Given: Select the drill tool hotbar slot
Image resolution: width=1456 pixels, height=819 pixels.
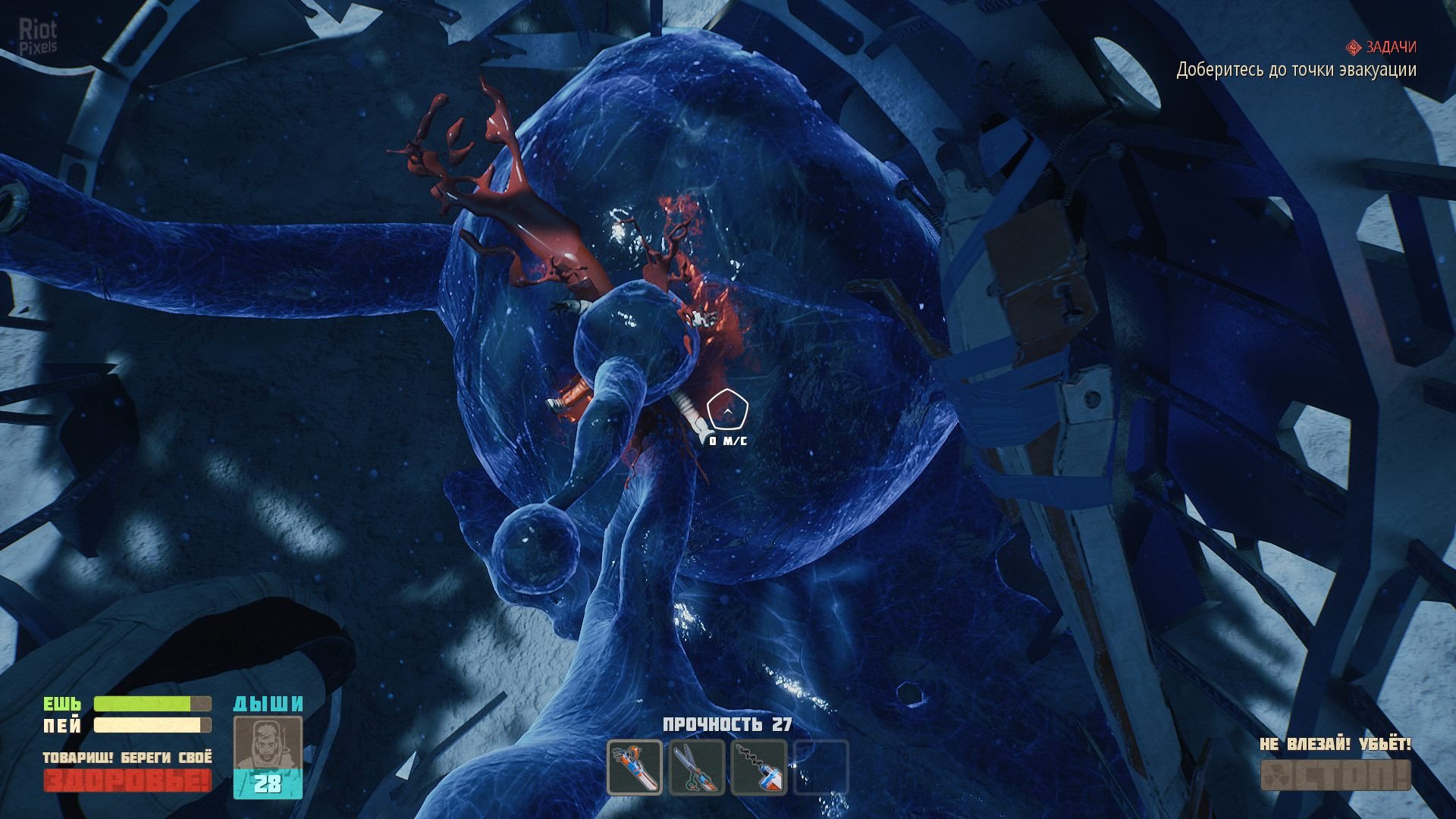Looking at the screenshot, I should click(758, 767).
